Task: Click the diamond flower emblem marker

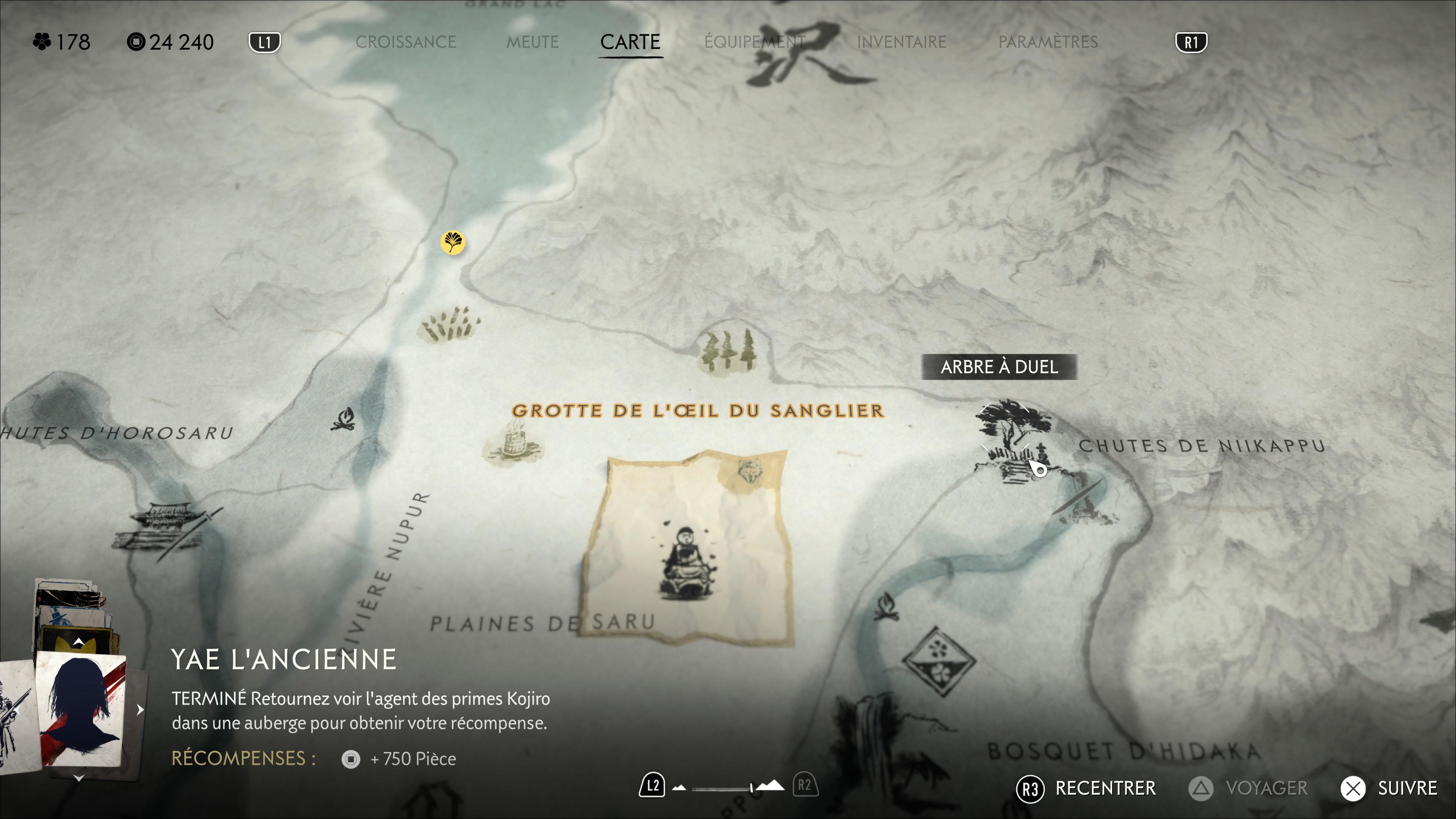Action: tap(938, 661)
